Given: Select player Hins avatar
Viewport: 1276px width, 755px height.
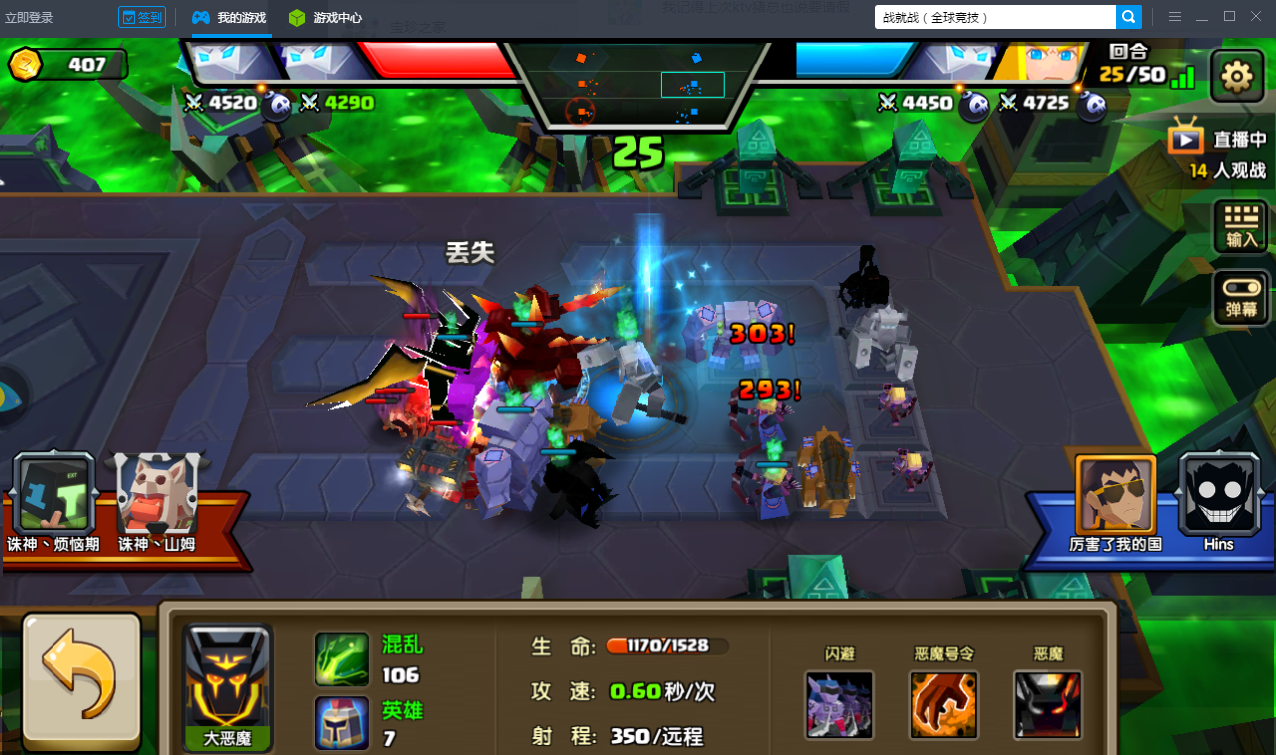Looking at the screenshot, I should (x=1217, y=495).
